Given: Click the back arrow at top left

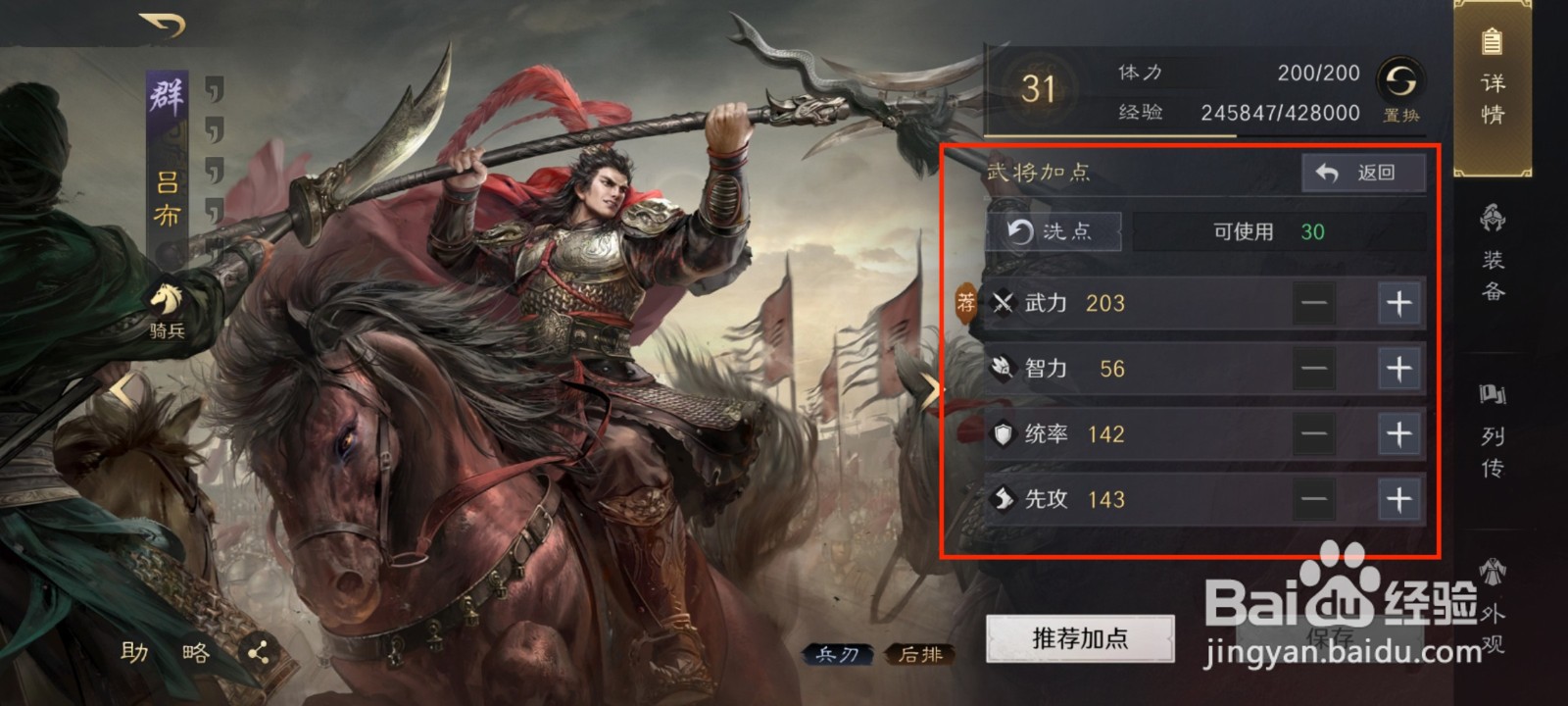Looking at the screenshot, I should tap(159, 24).
